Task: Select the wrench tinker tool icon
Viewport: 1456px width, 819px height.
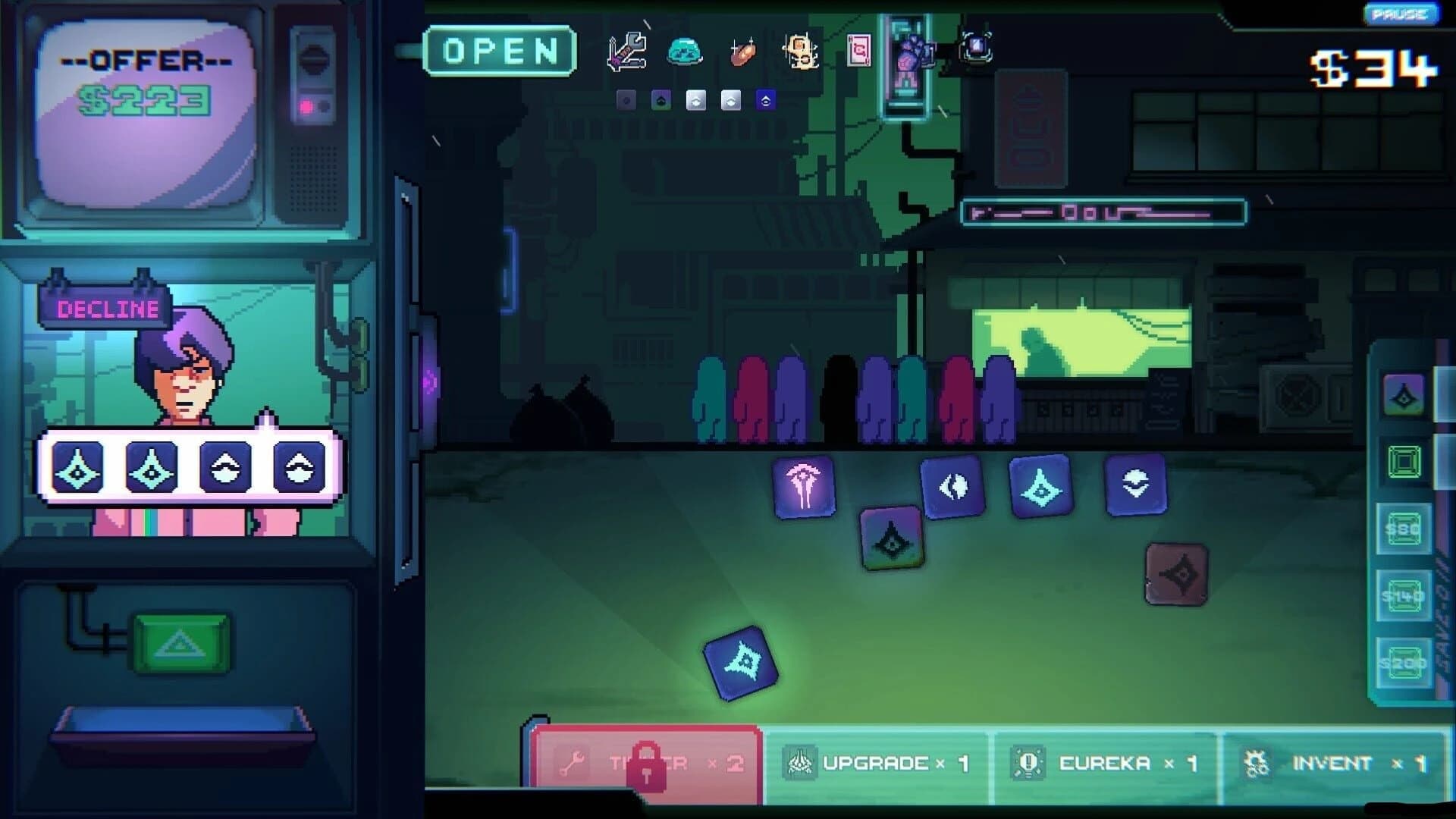Action: pos(626,52)
